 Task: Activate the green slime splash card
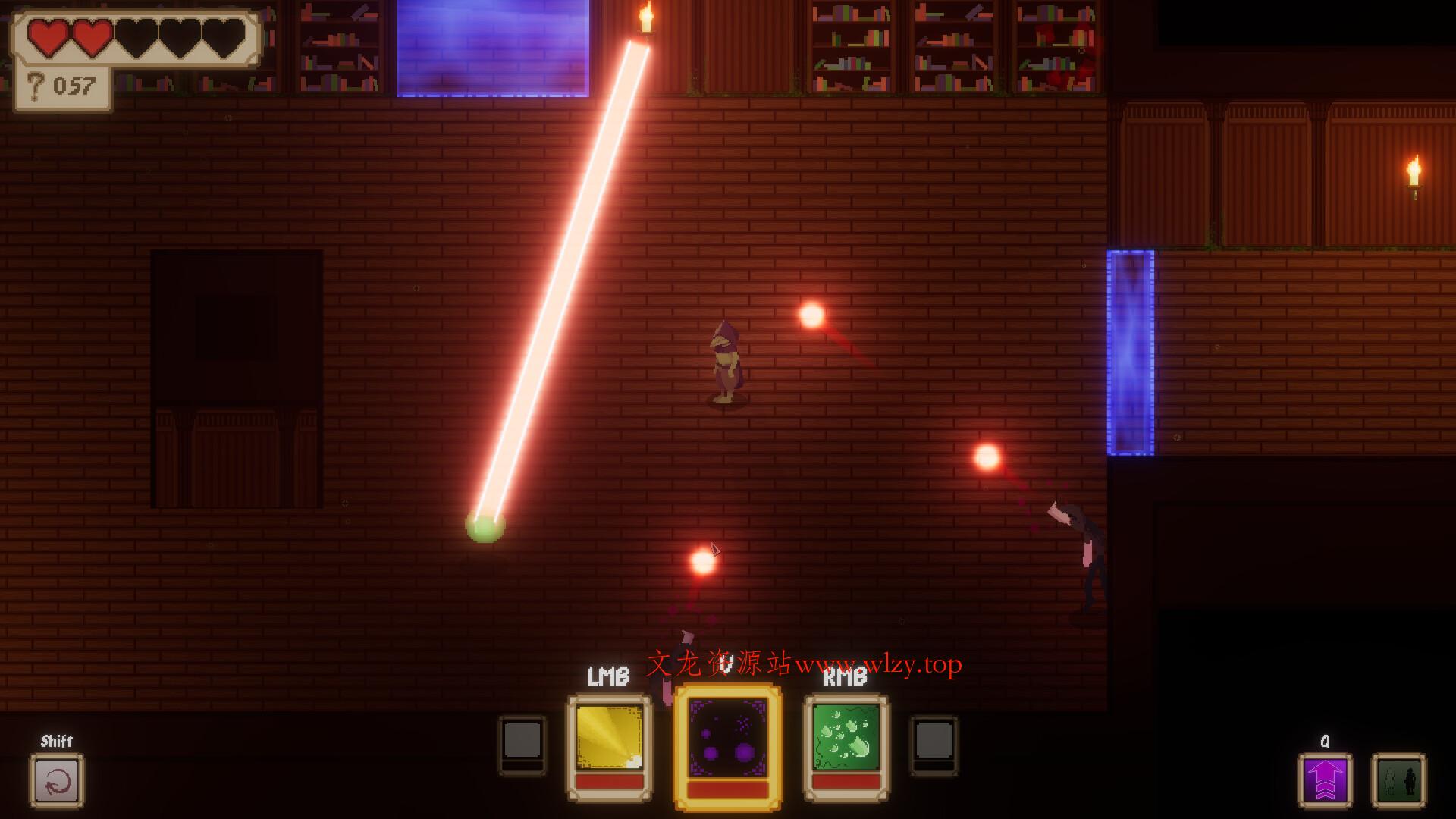point(846,739)
